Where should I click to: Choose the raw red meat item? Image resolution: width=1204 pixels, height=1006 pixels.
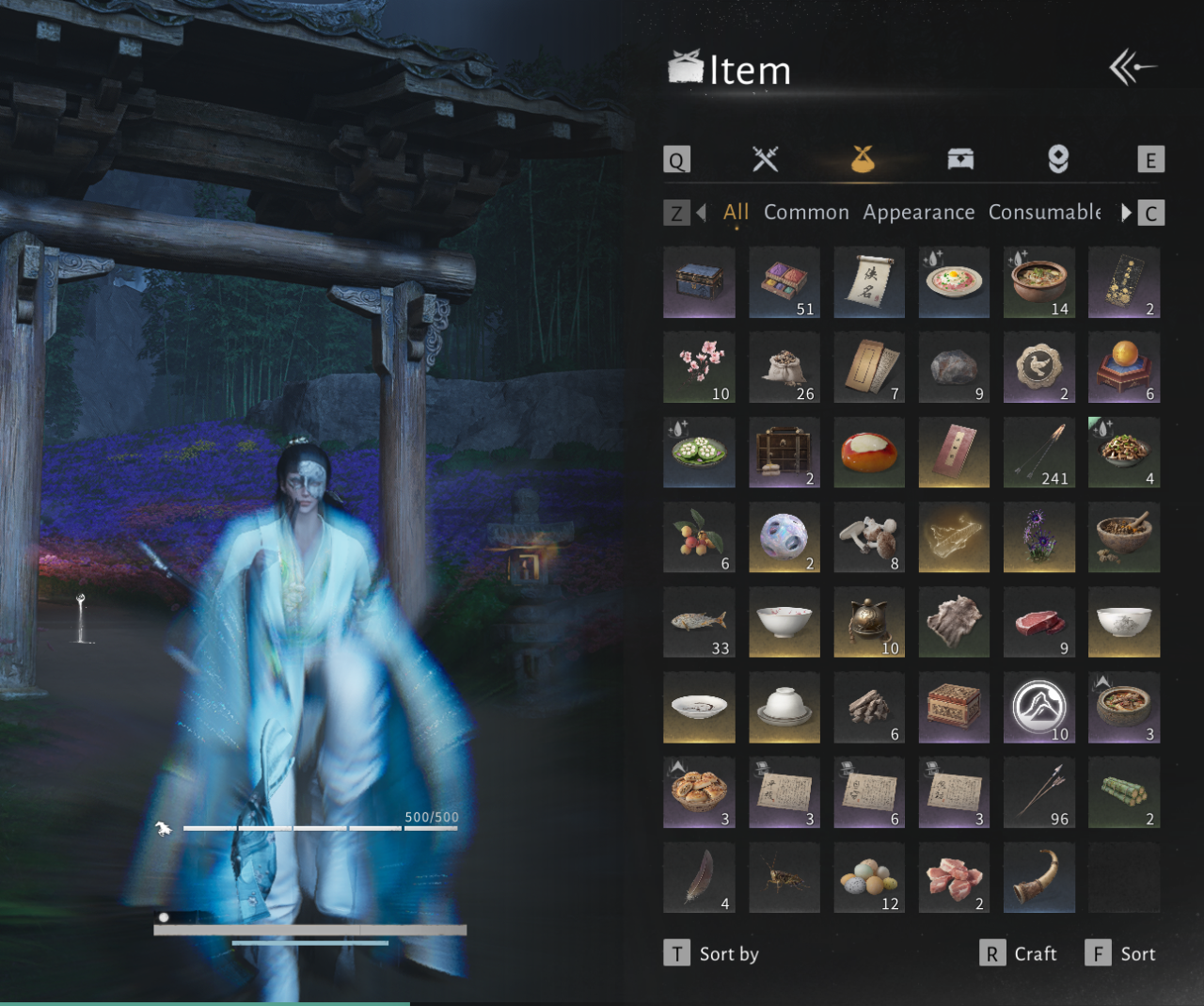point(1038,622)
